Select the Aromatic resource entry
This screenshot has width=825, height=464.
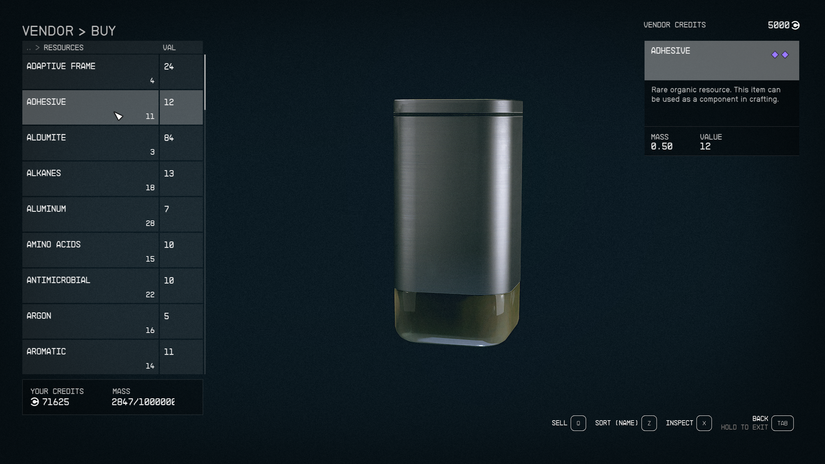point(90,357)
